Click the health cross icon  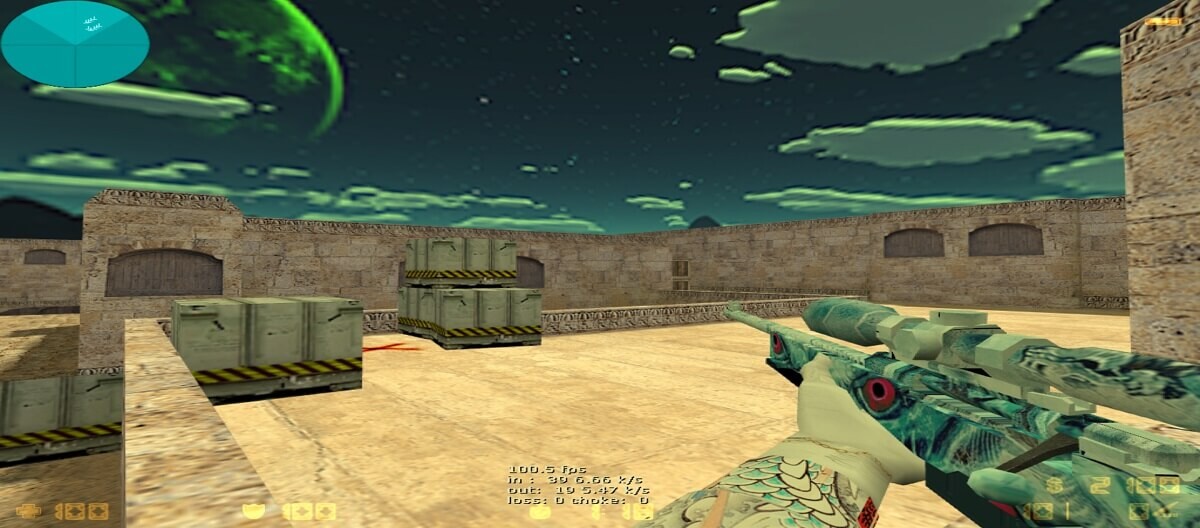point(26,511)
